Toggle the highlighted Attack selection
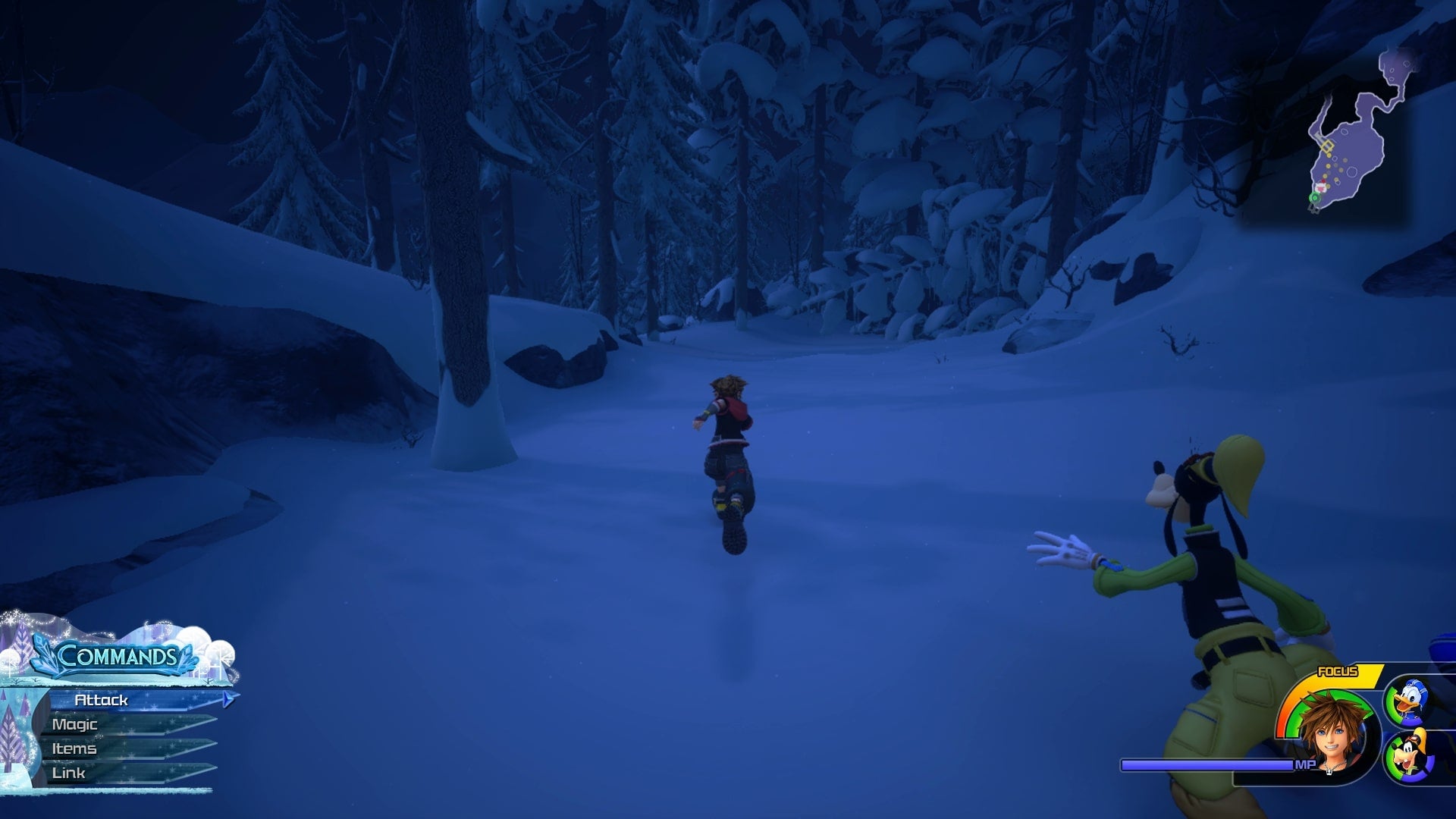The image size is (1456, 819). pyautogui.click(x=102, y=701)
